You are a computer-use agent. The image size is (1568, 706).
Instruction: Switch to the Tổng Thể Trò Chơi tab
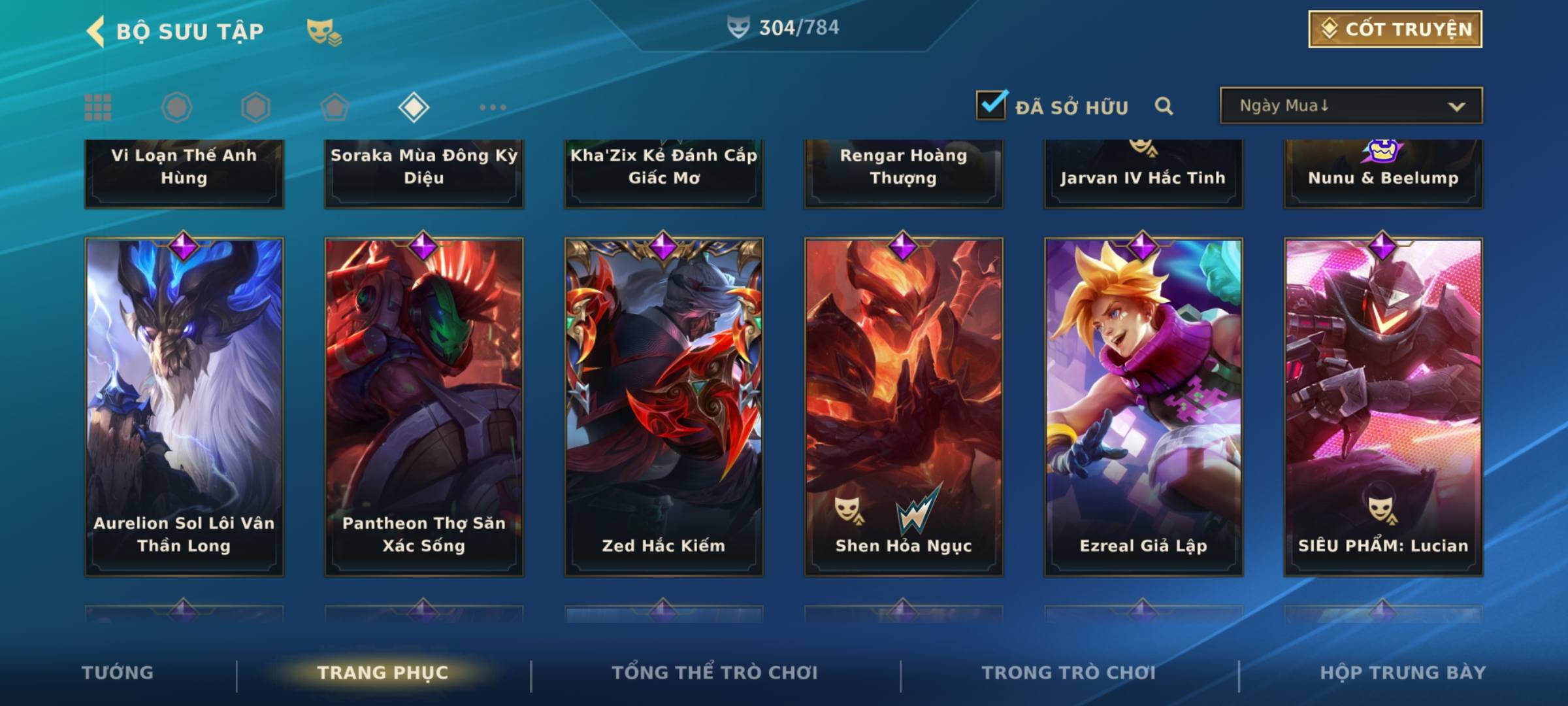pos(715,673)
